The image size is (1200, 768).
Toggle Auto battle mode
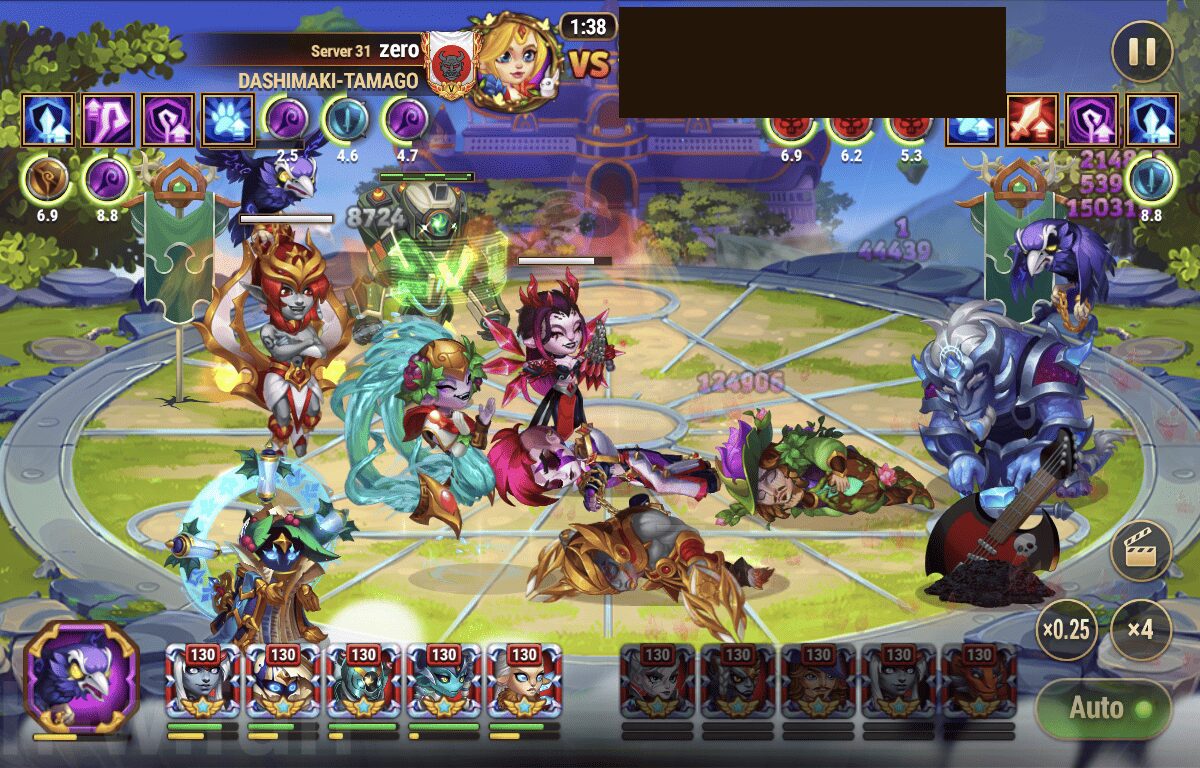tap(1102, 709)
